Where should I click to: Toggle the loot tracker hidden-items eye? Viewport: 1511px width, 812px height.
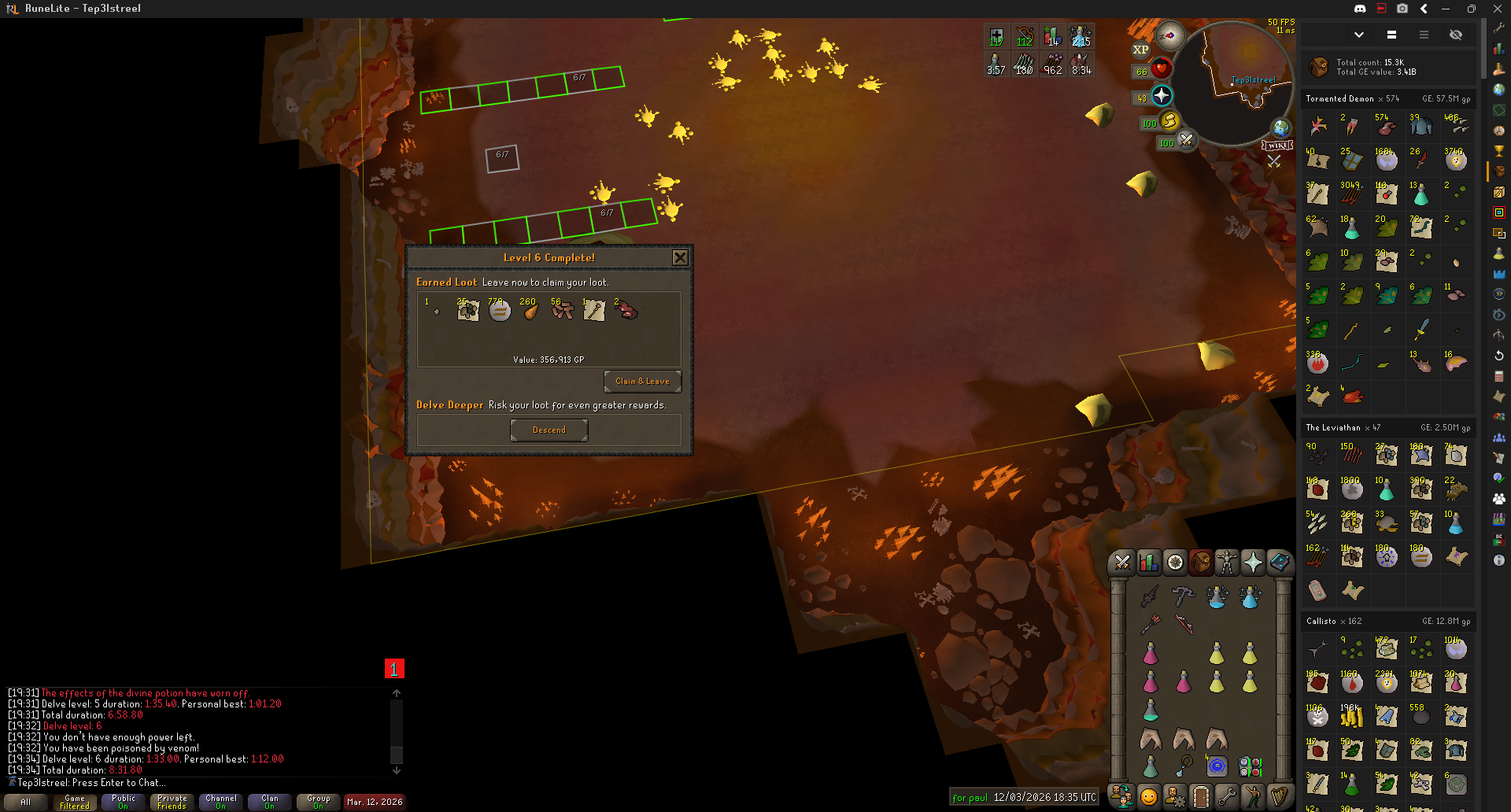point(1455,35)
